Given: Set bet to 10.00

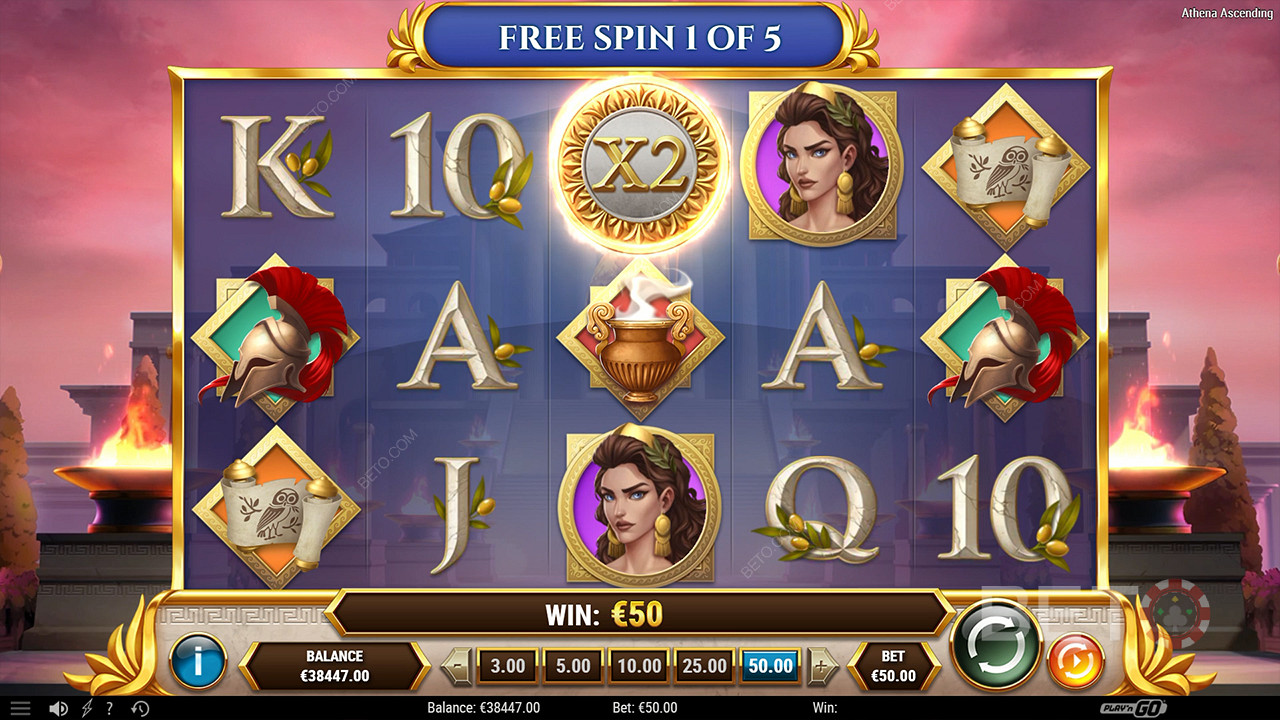Looking at the screenshot, I should click(638, 665).
